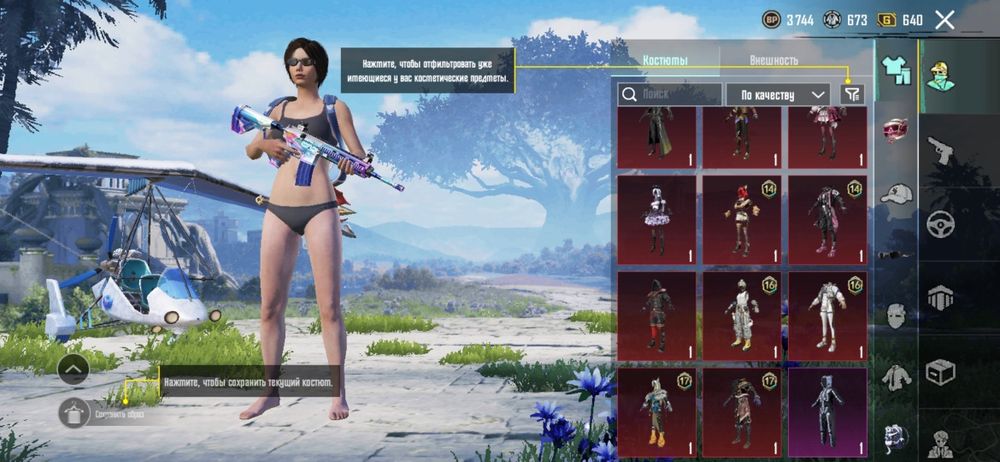Choose the white level 16 suit costume
This screenshot has height=462, width=1000.
point(827,316)
